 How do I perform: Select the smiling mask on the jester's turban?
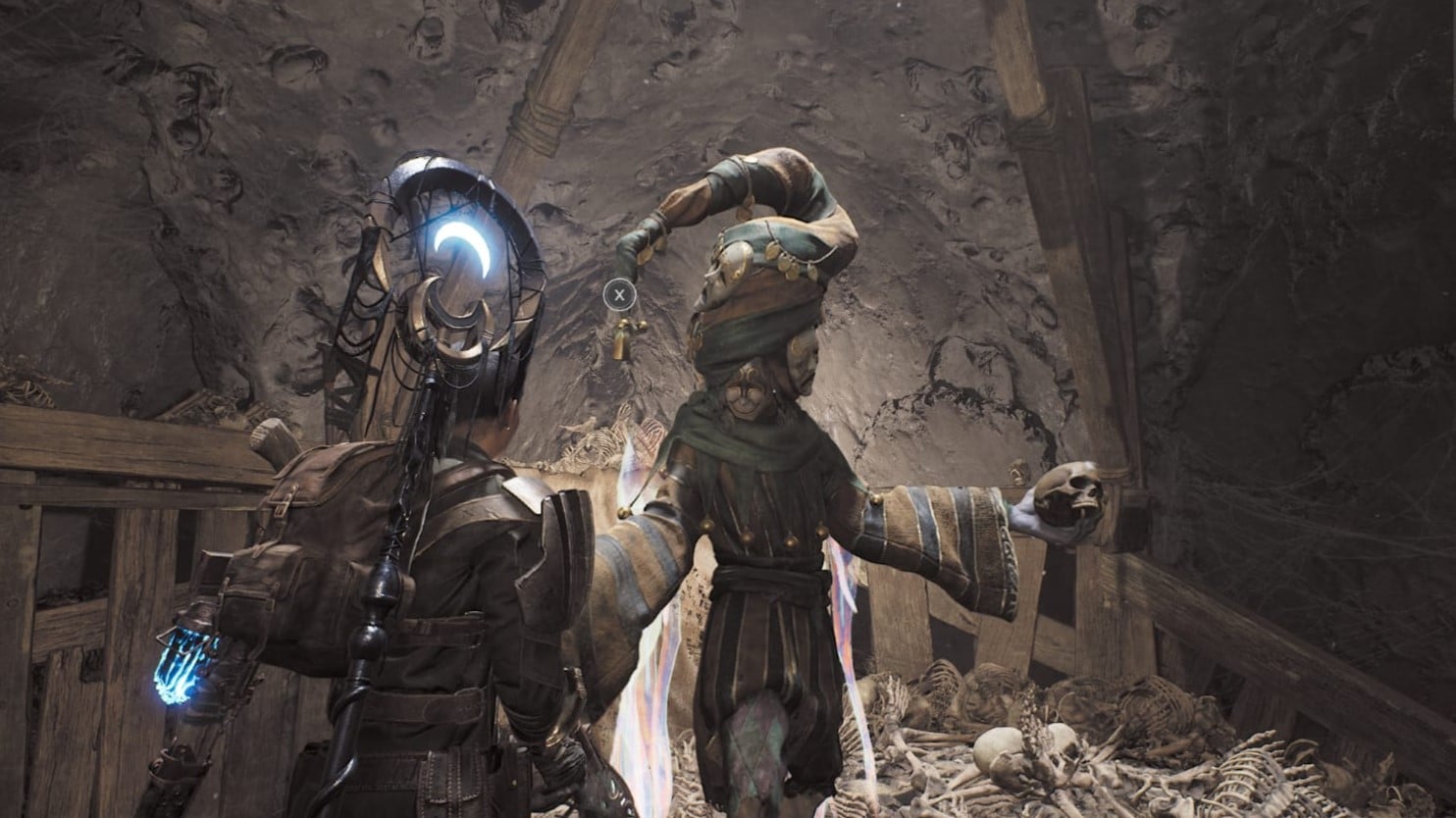[x=744, y=392]
